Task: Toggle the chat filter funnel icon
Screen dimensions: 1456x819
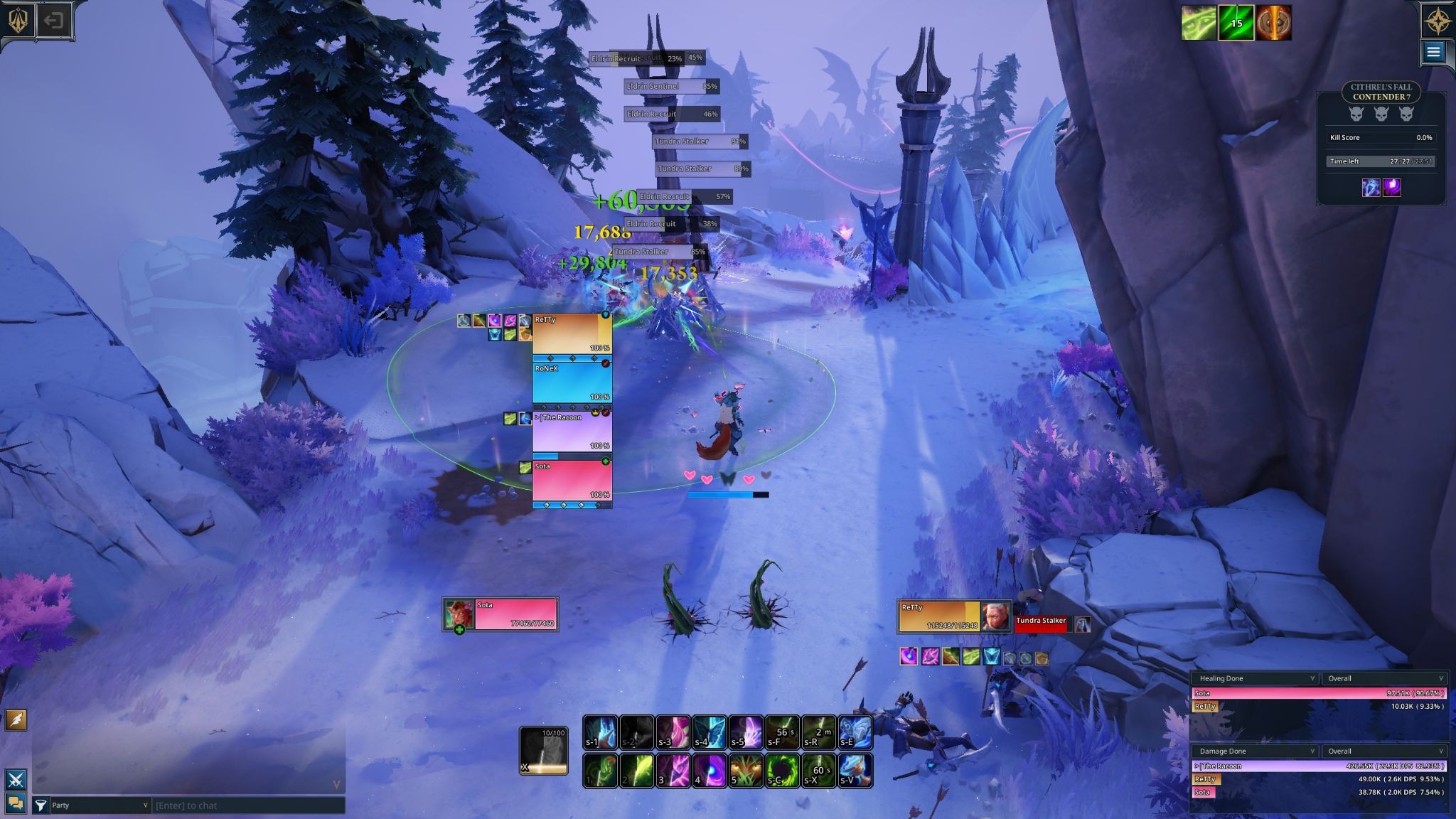Action: [41, 805]
